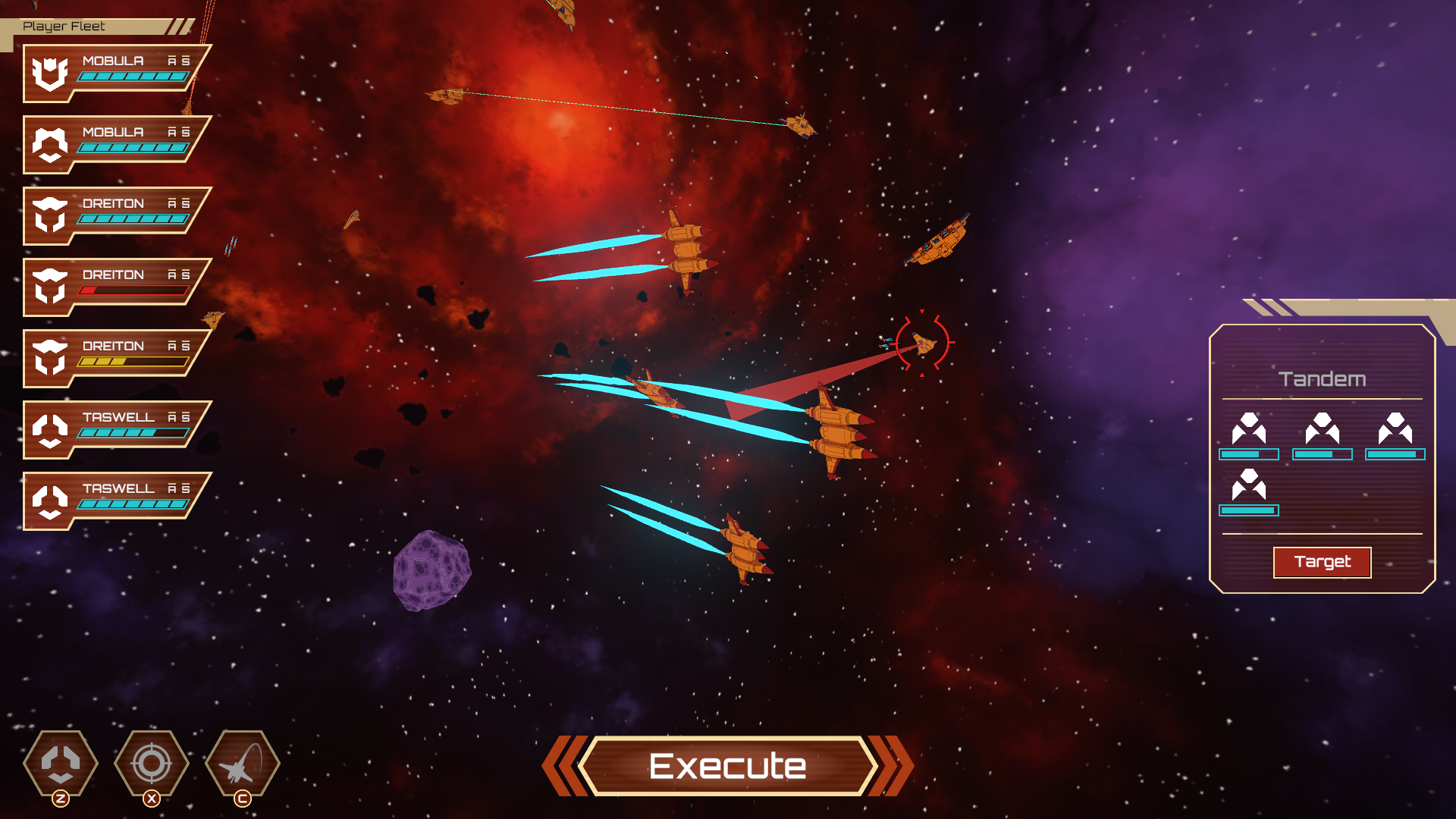The width and height of the screenshot is (1456, 819).
Task: Select the first Mobula ship emblem icon
Action: 52,74
